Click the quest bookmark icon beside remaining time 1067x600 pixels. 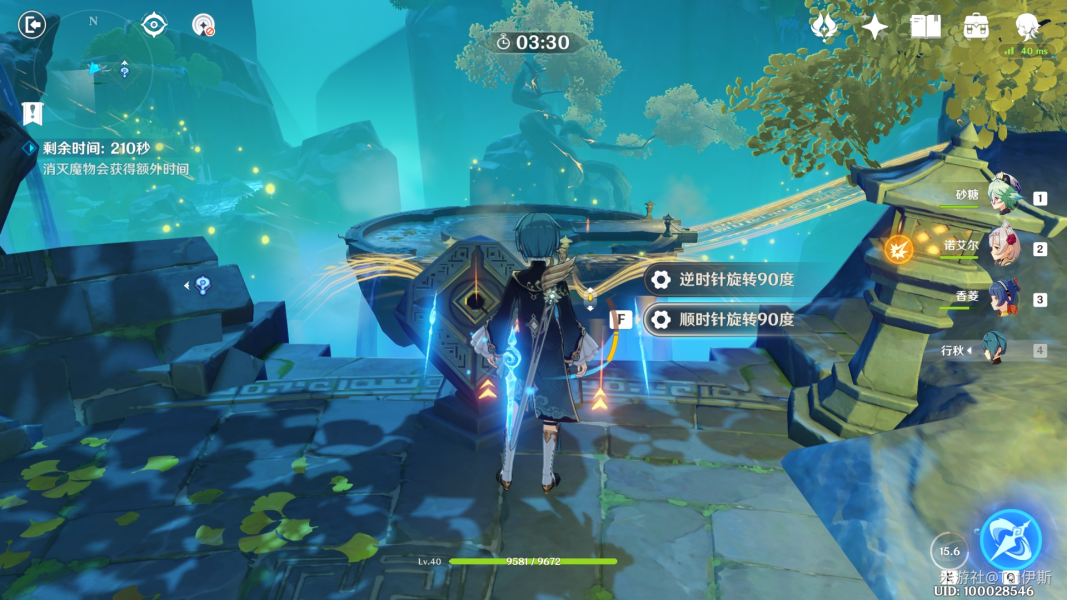(x=33, y=113)
